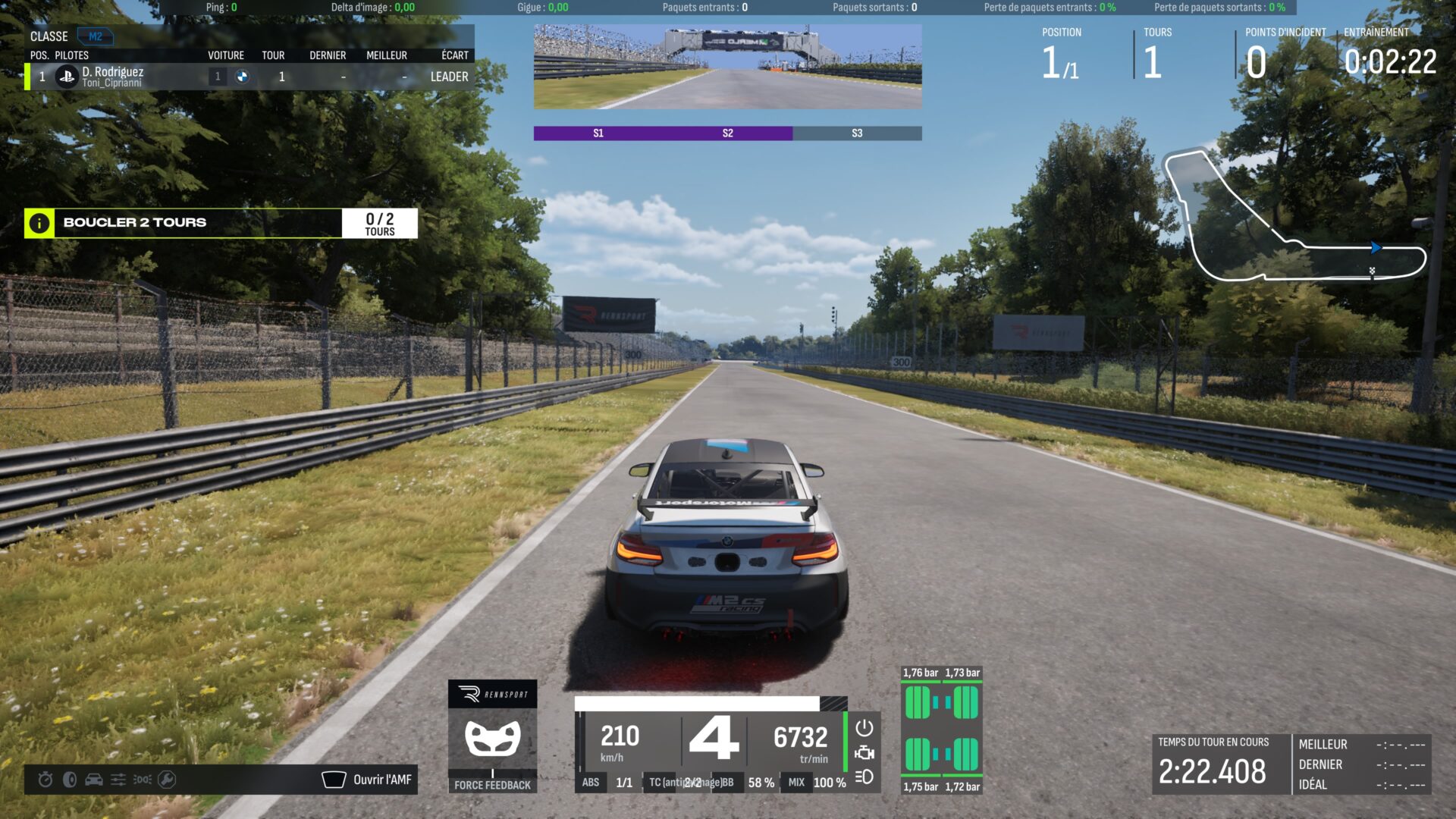Select the MIX fuel mixture setting

[x=796, y=783]
